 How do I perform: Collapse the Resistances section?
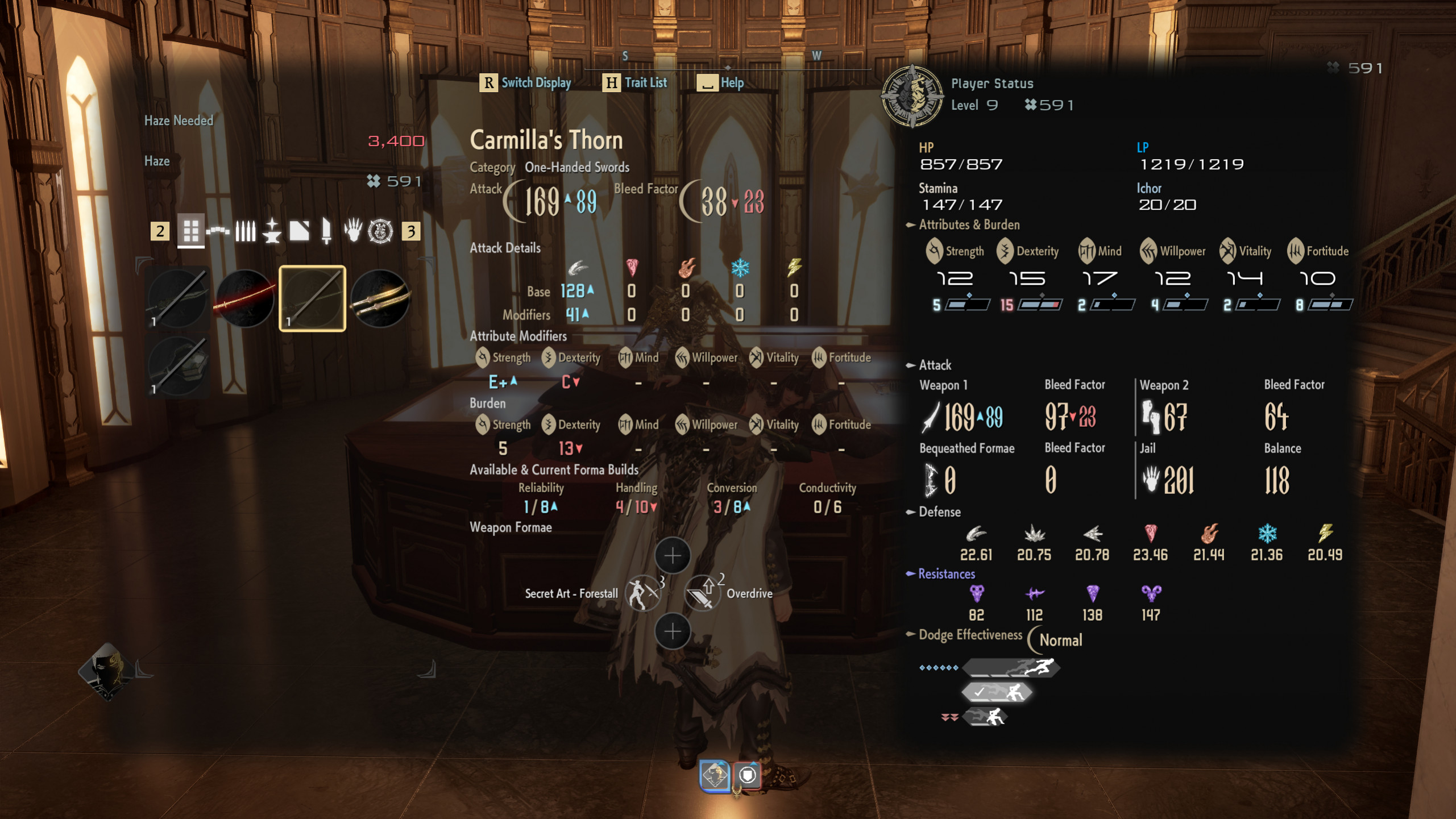pyautogui.click(x=912, y=575)
